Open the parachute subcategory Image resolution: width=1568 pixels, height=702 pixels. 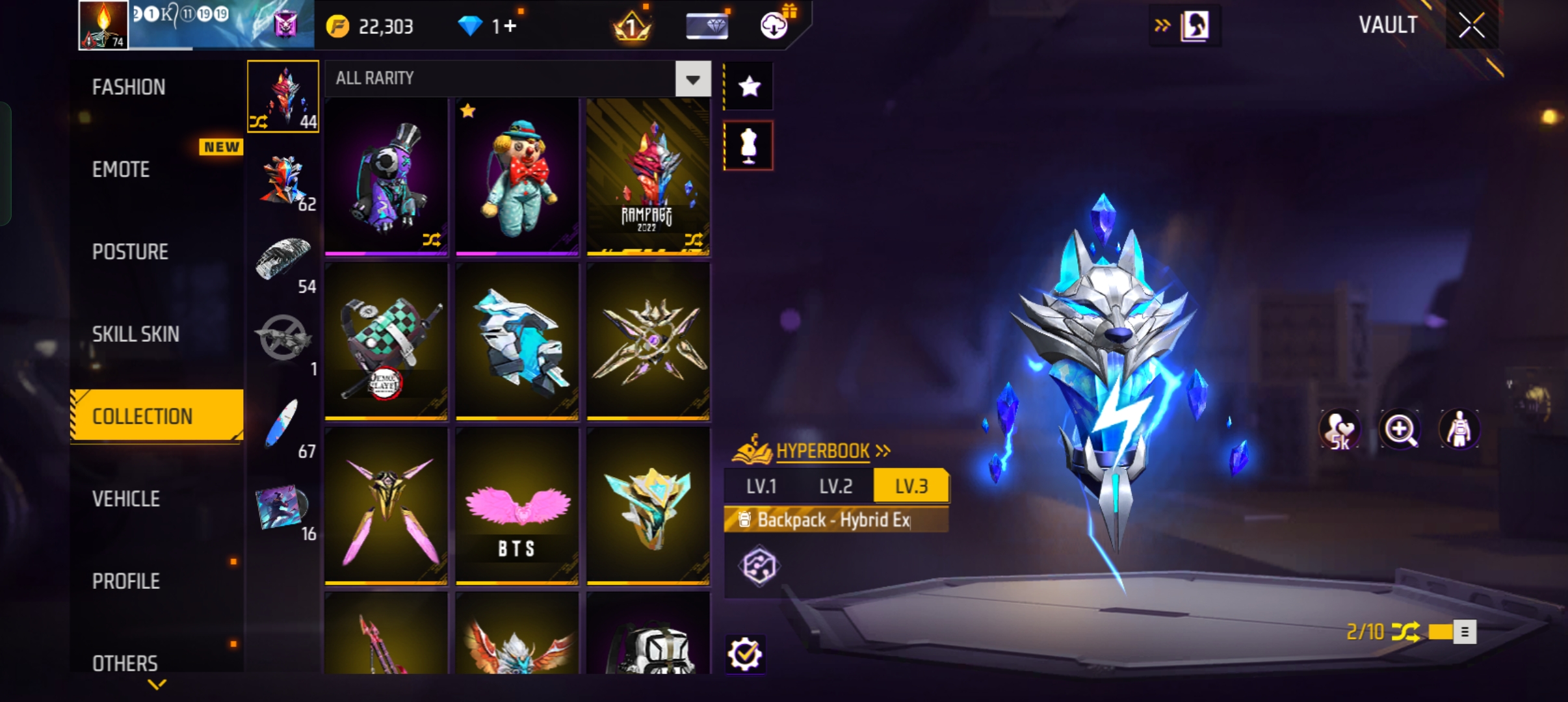coord(283,261)
